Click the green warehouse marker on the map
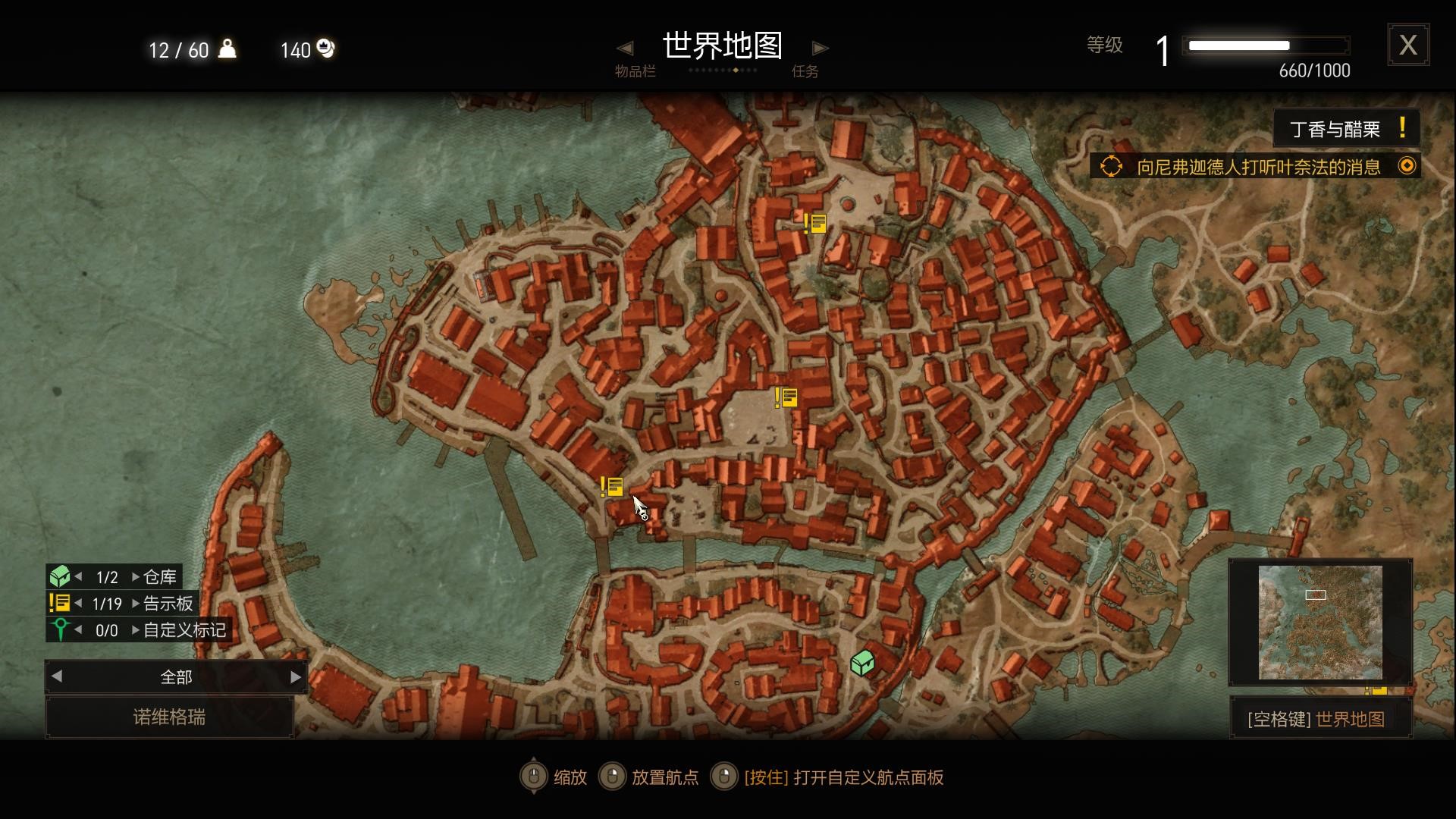 pyautogui.click(x=863, y=662)
